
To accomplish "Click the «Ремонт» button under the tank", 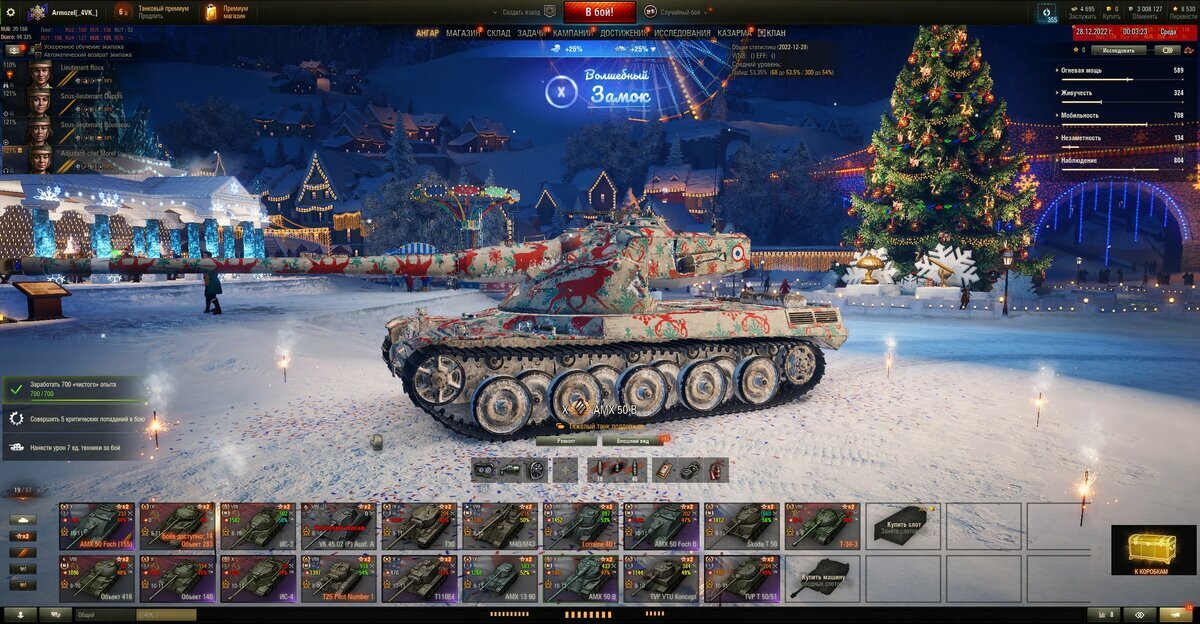I will click(x=566, y=440).
